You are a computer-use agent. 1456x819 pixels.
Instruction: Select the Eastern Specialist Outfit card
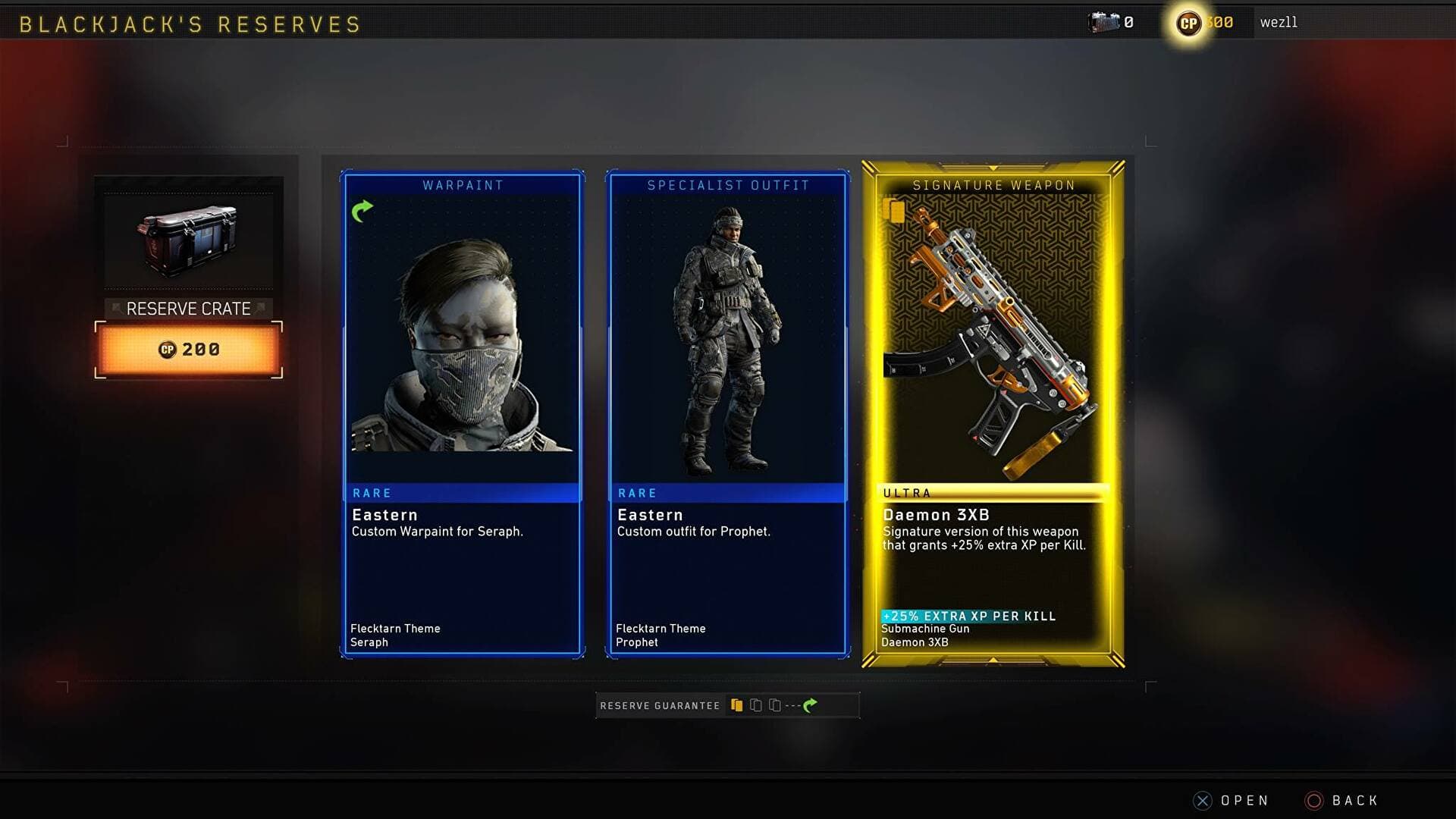click(x=728, y=413)
